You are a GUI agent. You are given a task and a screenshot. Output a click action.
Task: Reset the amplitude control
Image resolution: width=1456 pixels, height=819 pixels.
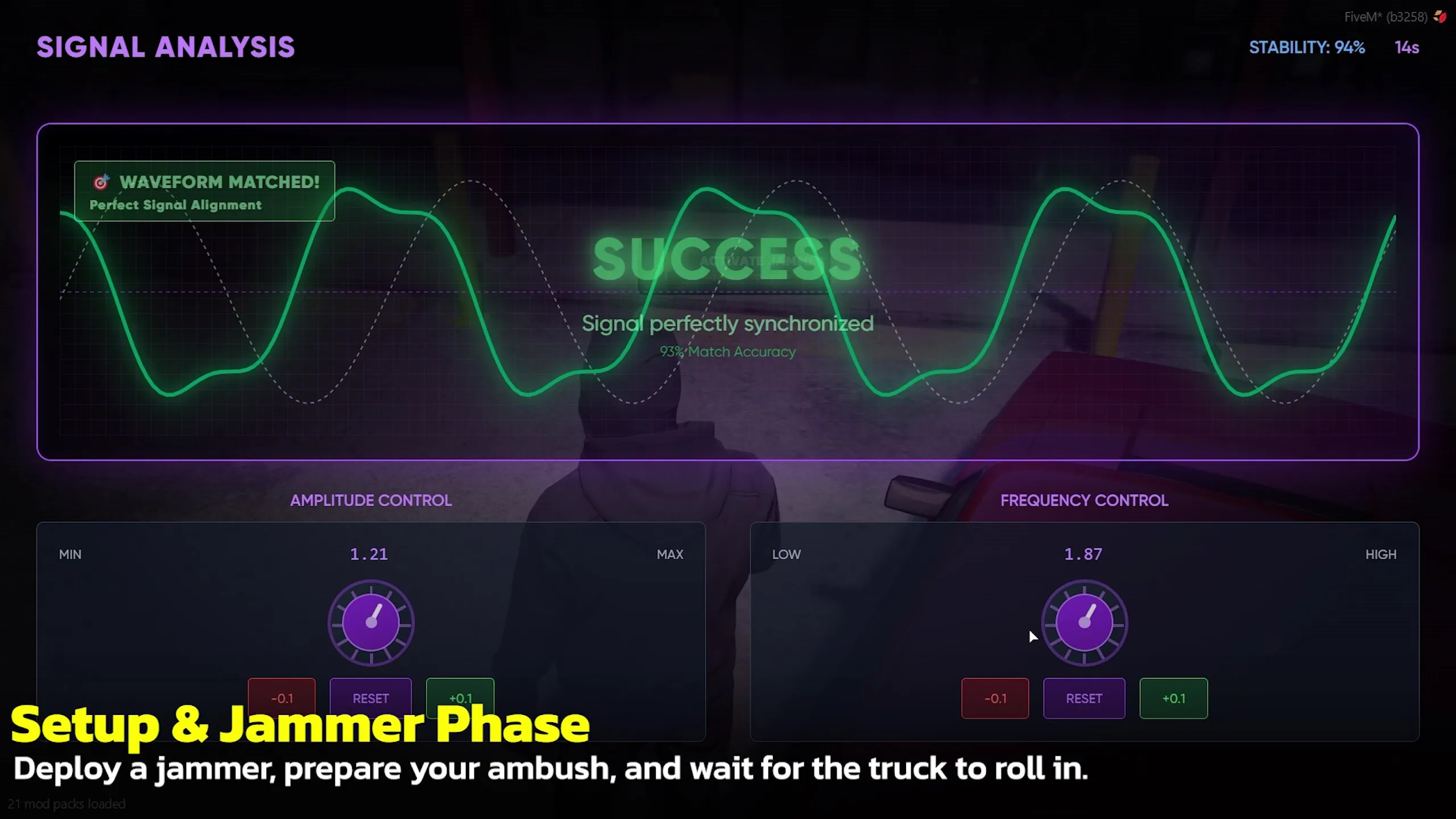click(370, 694)
